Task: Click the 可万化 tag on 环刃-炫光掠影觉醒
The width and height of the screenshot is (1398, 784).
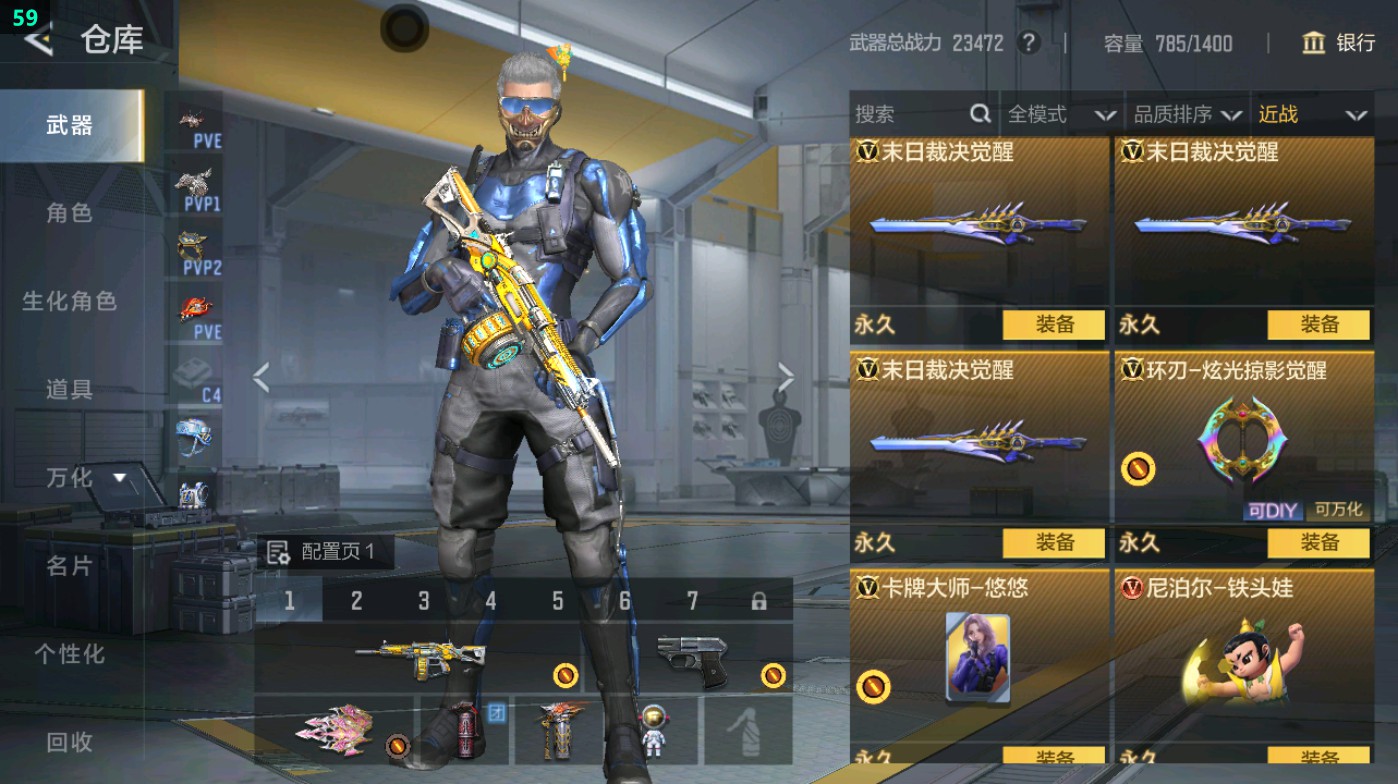Action: tap(1338, 510)
